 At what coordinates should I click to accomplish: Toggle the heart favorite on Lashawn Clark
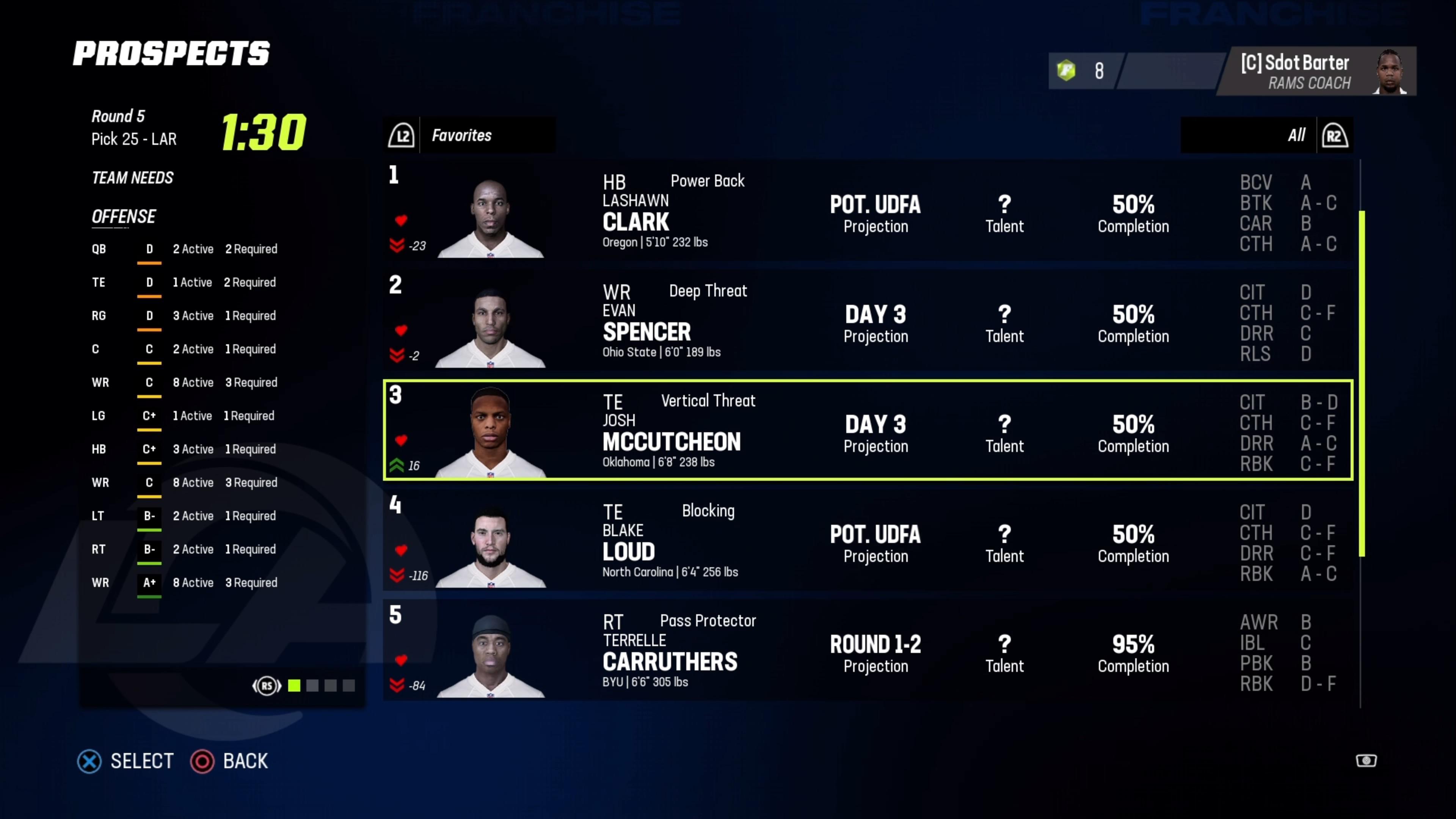[x=402, y=221]
